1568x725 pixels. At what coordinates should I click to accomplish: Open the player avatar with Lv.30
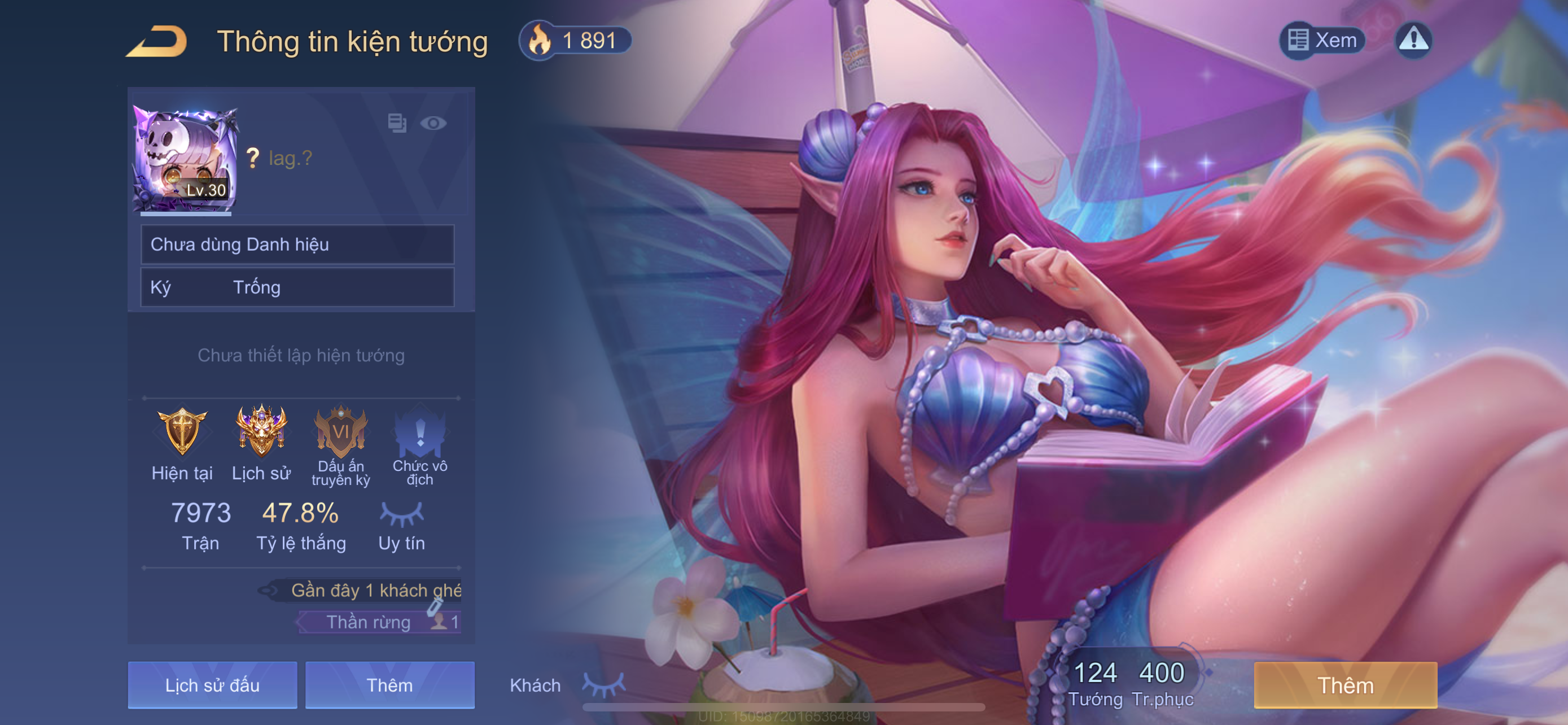[x=185, y=159]
